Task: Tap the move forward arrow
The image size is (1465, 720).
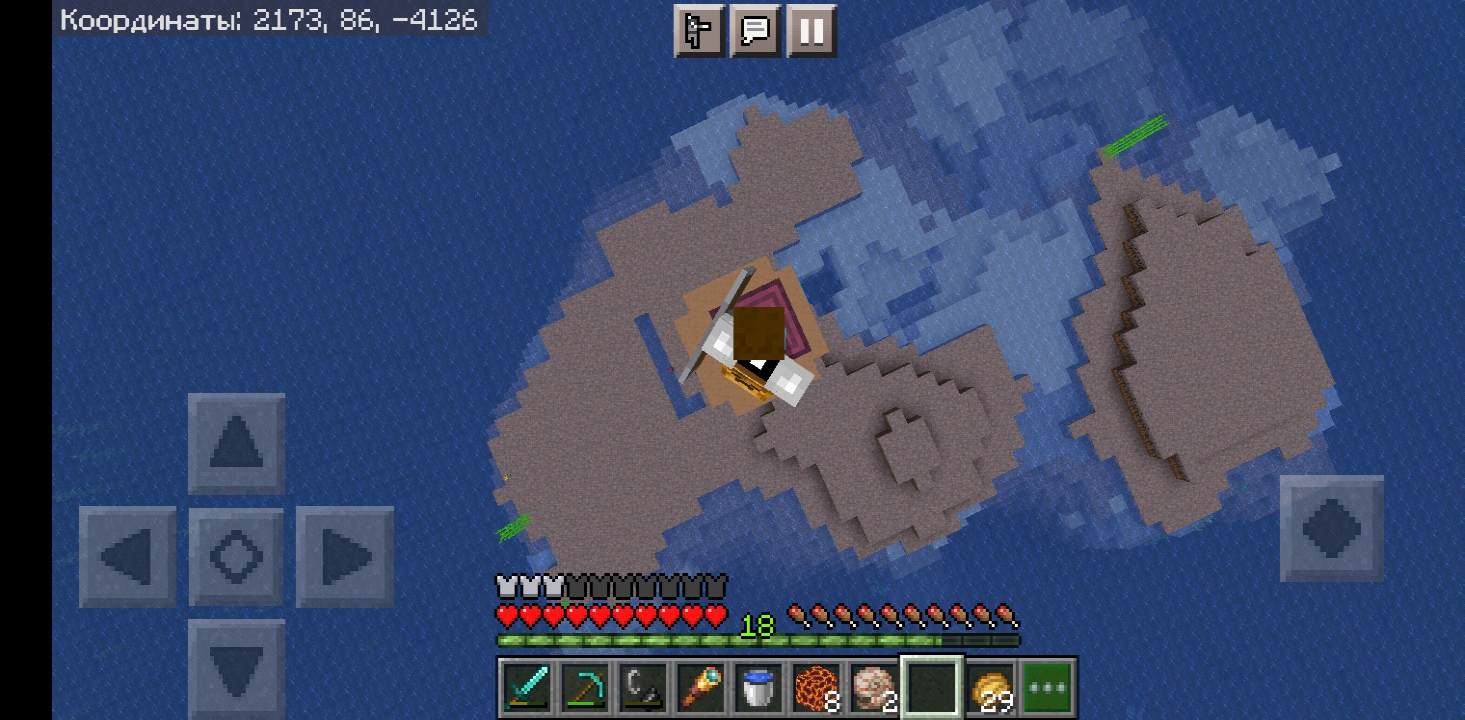Action: coord(236,443)
